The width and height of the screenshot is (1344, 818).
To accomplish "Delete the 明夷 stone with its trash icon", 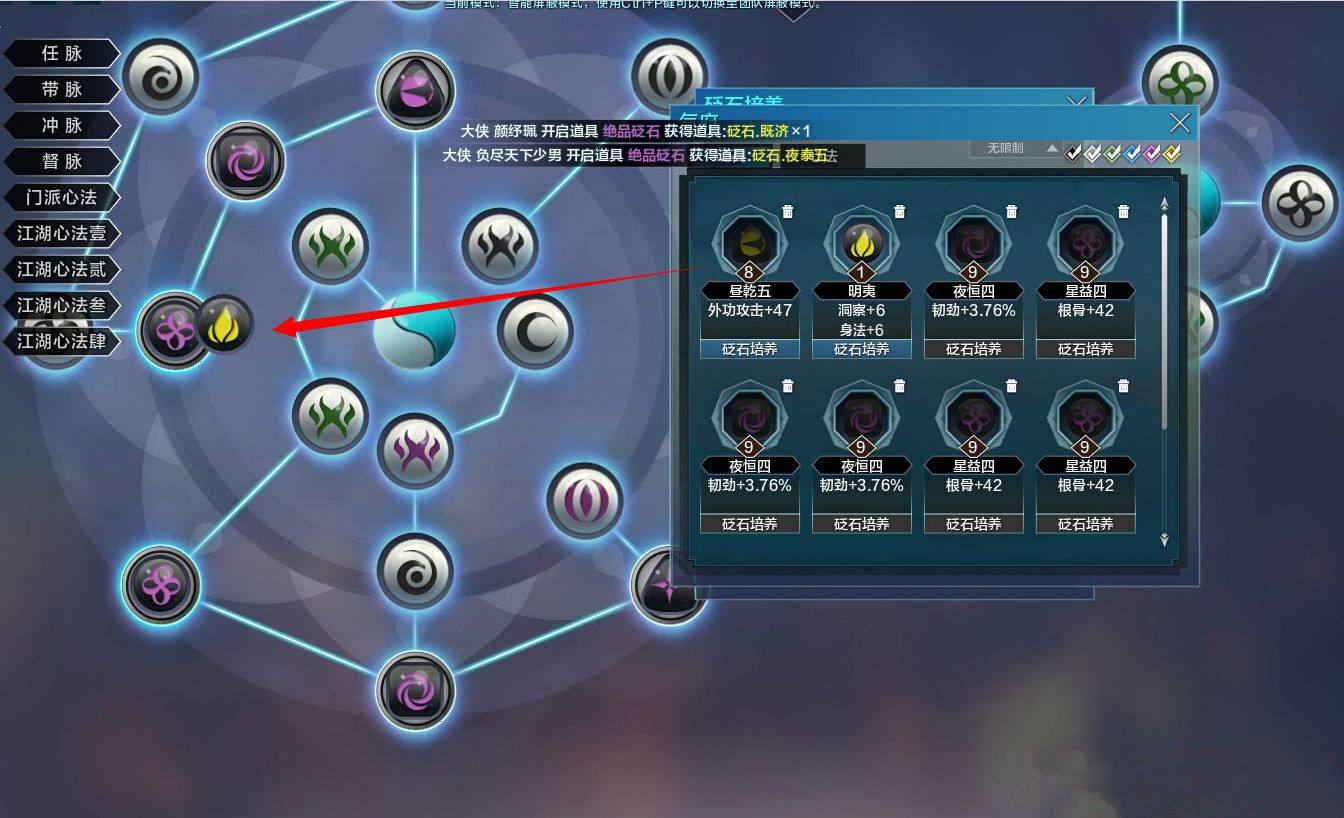I will click(x=900, y=211).
